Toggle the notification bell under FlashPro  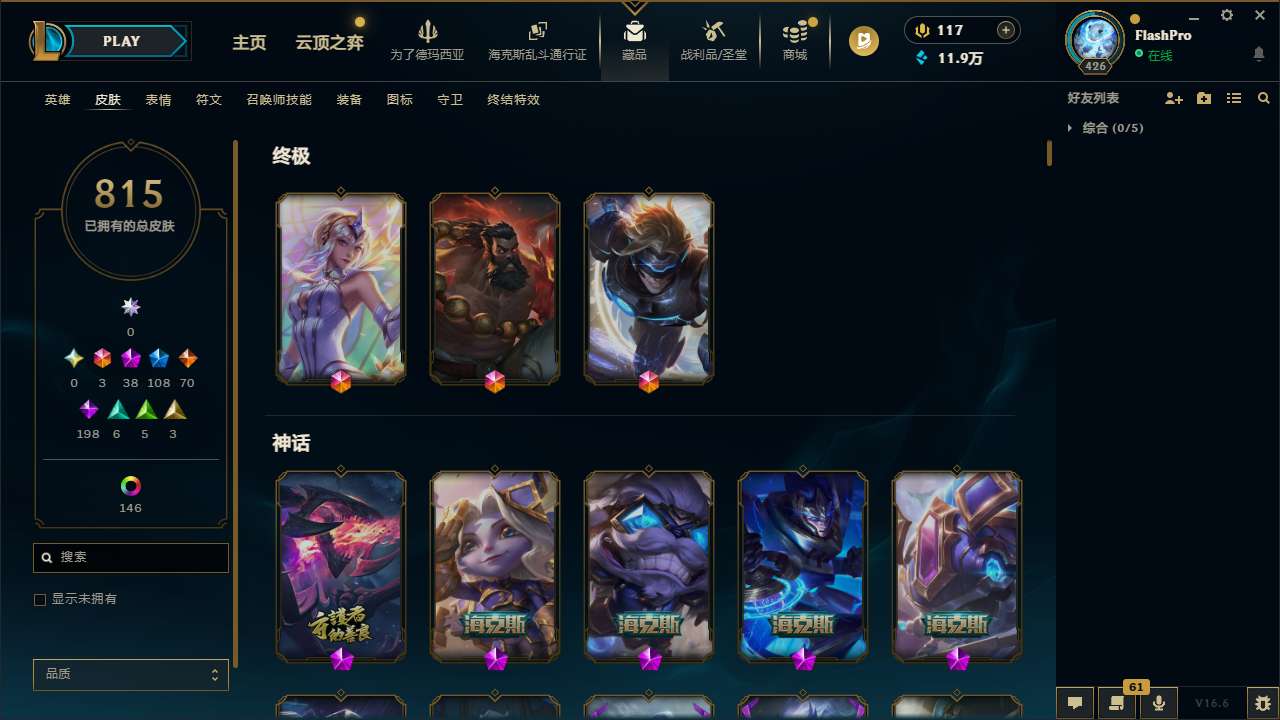(x=1258, y=53)
